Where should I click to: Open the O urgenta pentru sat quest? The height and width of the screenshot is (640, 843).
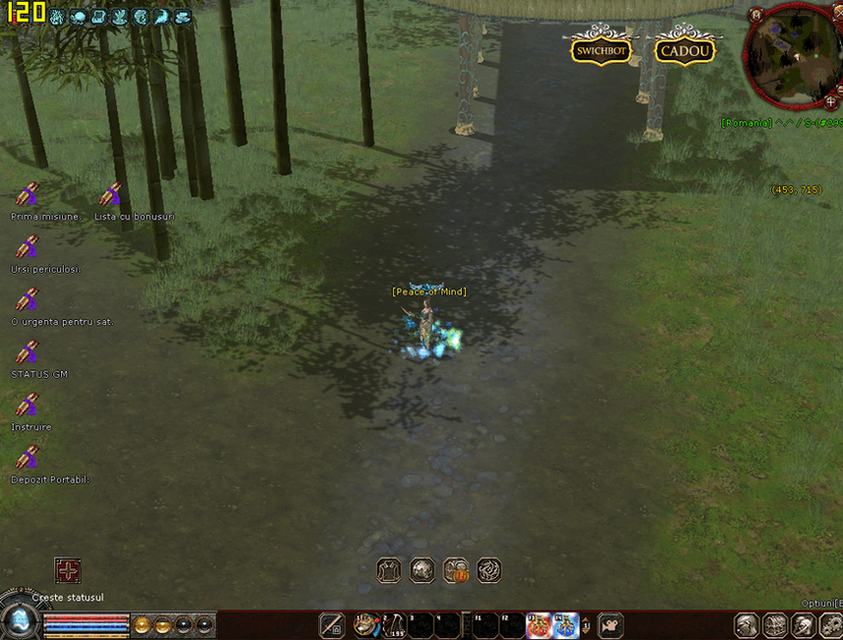[27, 301]
